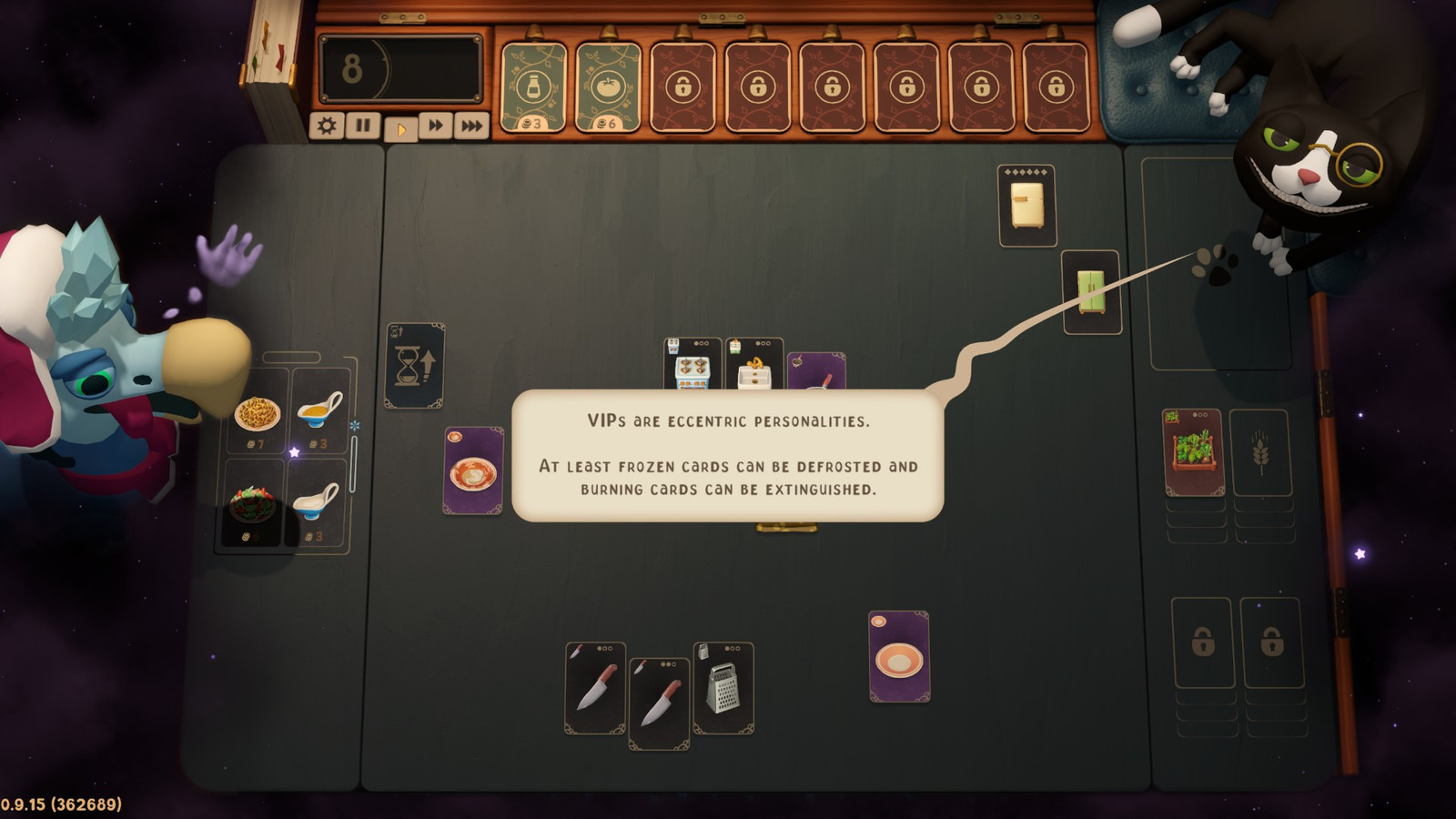
Task: Choose the salad order card
Action: pyautogui.click(x=252, y=505)
